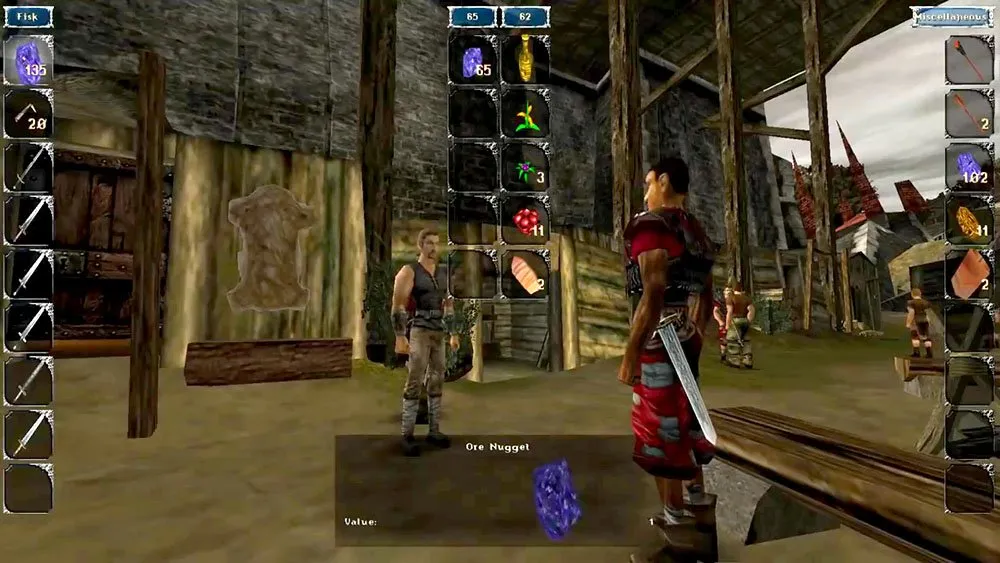Choose the meat stack in the trade offer
Image resolution: width=1000 pixels, height=563 pixels.
pos(525,272)
